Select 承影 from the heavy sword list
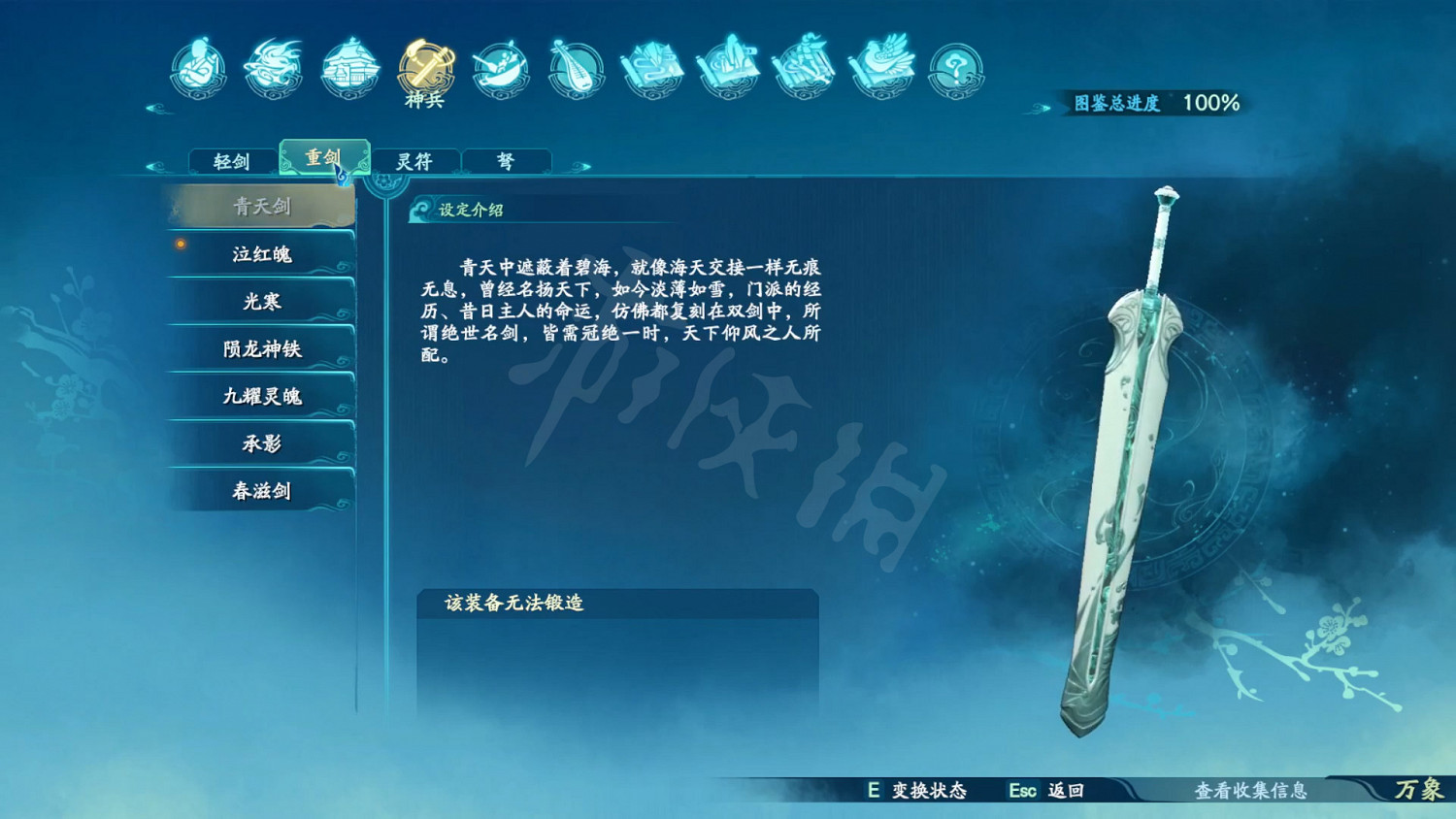 coord(260,443)
